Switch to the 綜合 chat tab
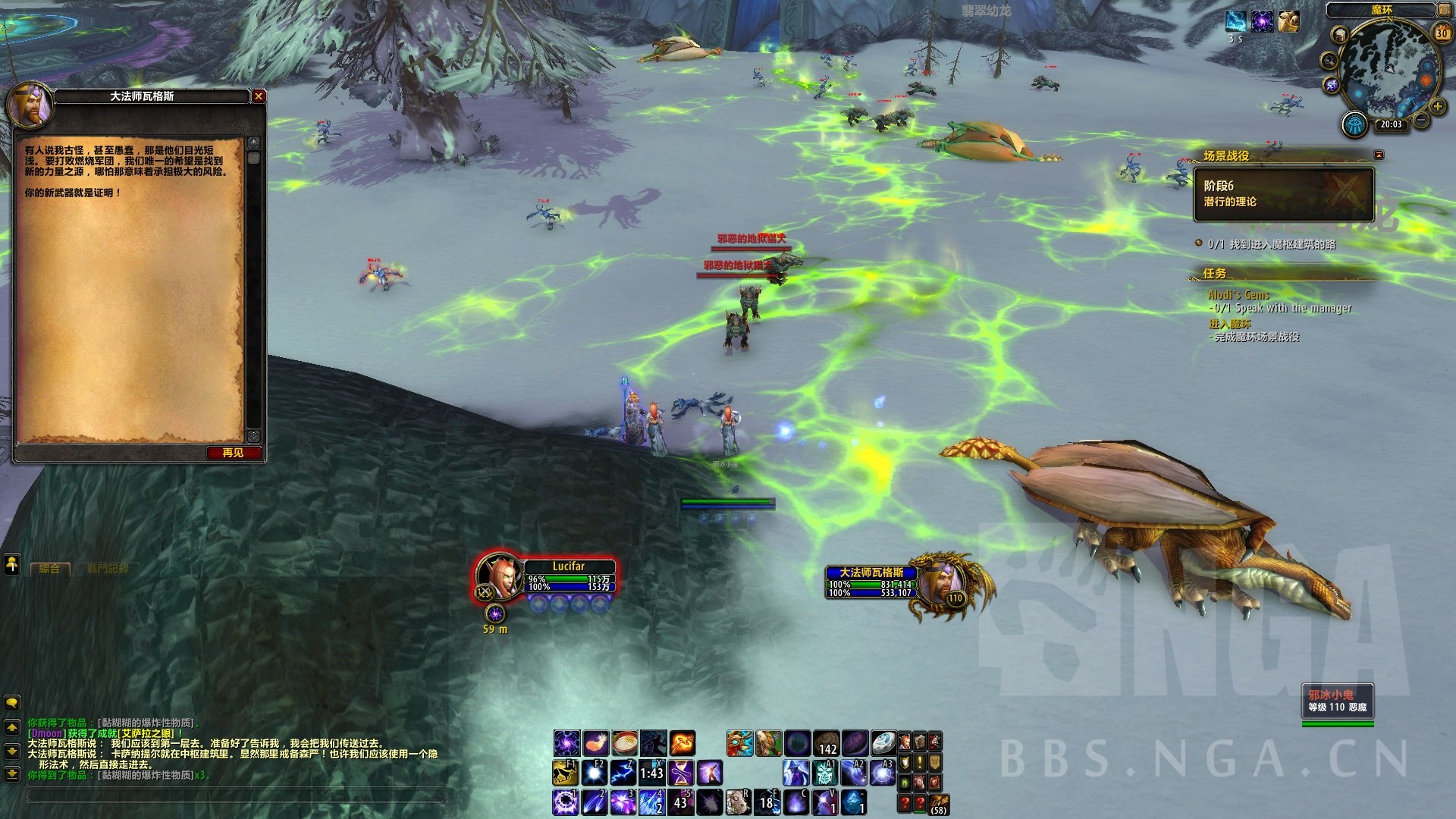 [50, 568]
